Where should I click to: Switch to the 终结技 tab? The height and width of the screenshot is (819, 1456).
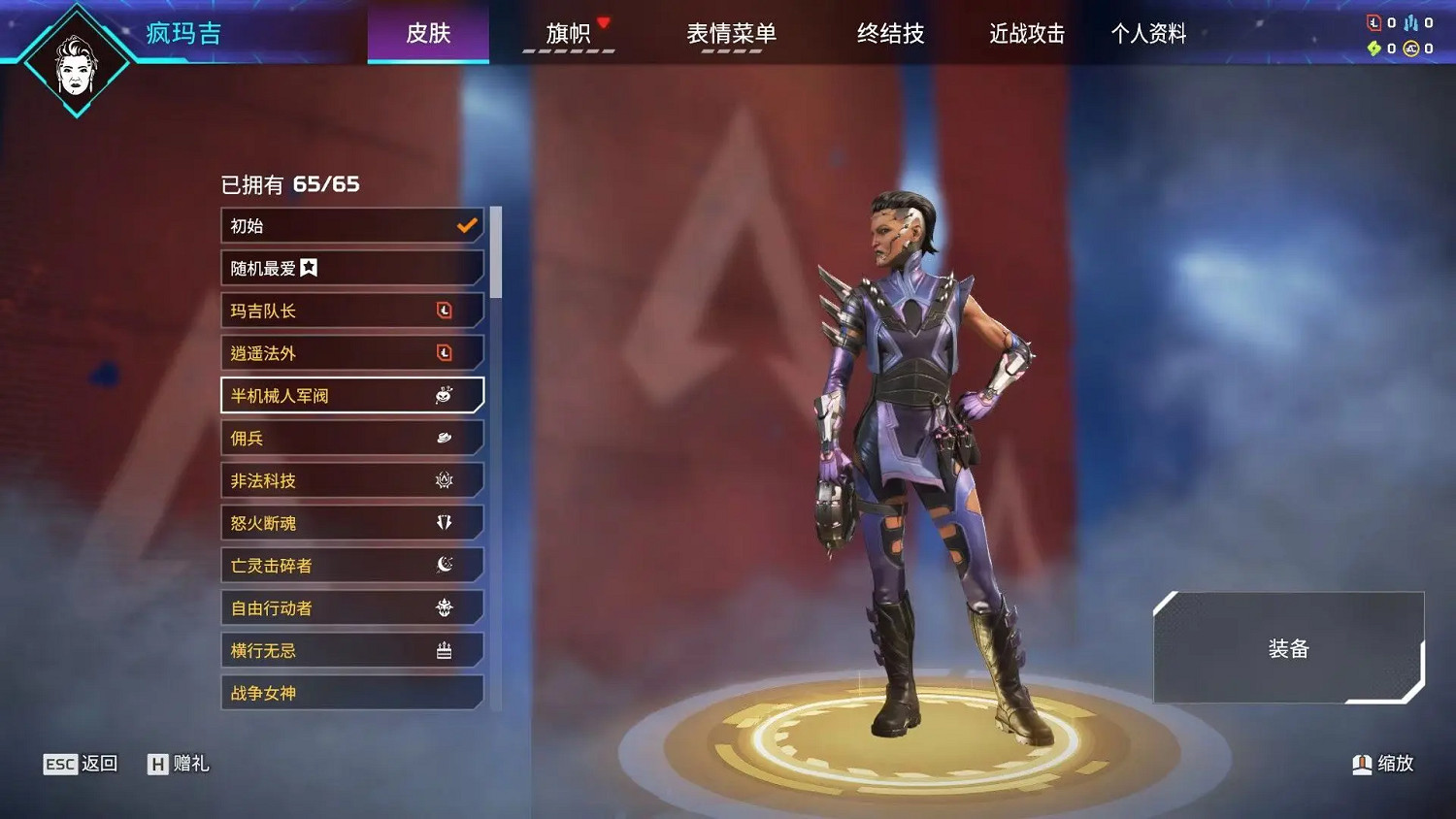coord(890,33)
